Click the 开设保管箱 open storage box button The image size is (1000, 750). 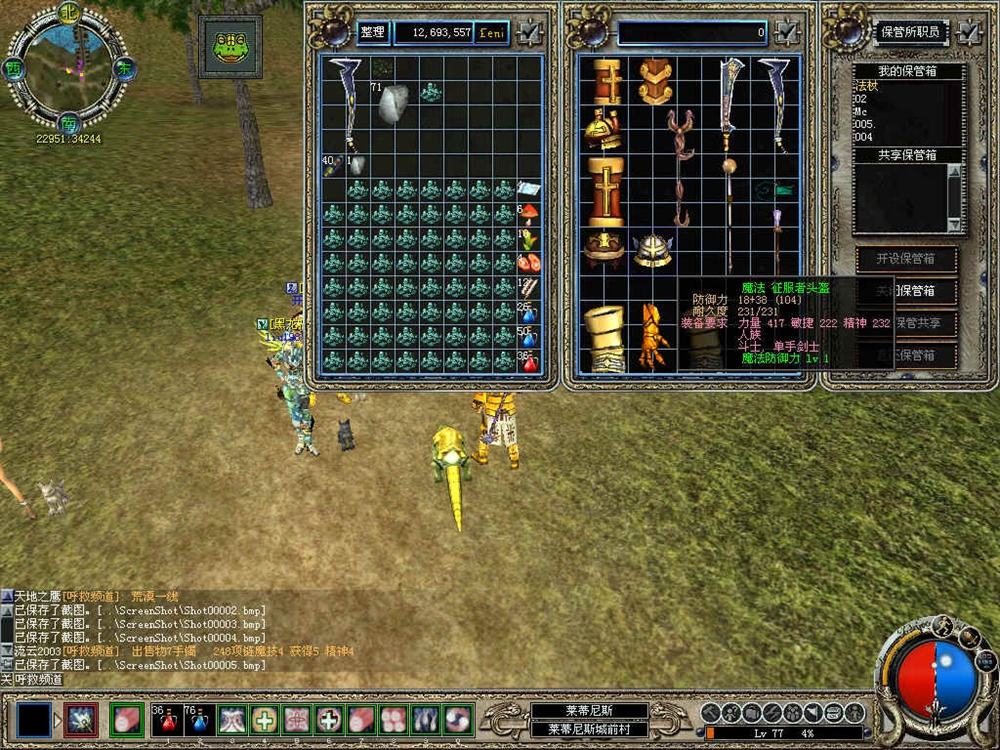(906, 259)
